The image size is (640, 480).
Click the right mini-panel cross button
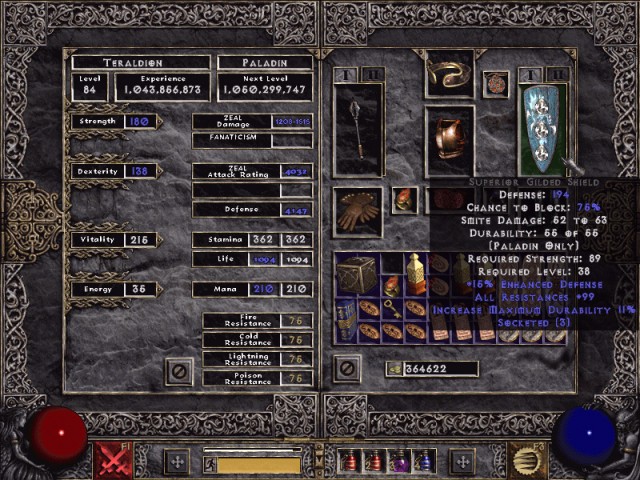point(462,461)
